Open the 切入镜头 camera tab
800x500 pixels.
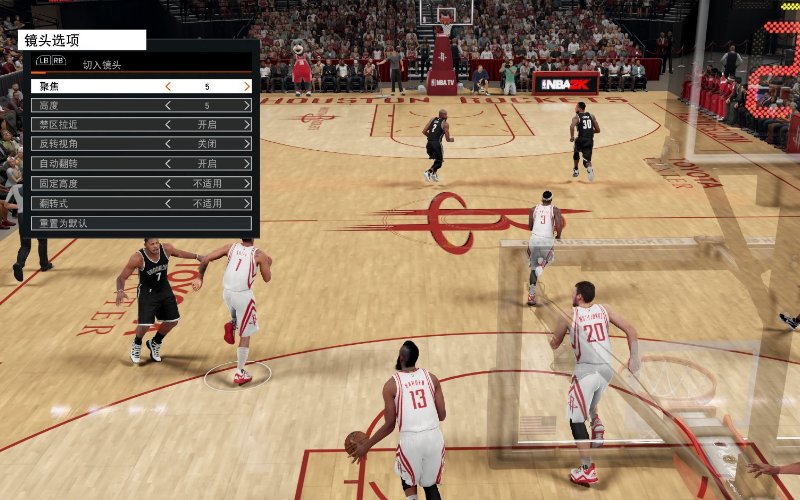coord(101,64)
